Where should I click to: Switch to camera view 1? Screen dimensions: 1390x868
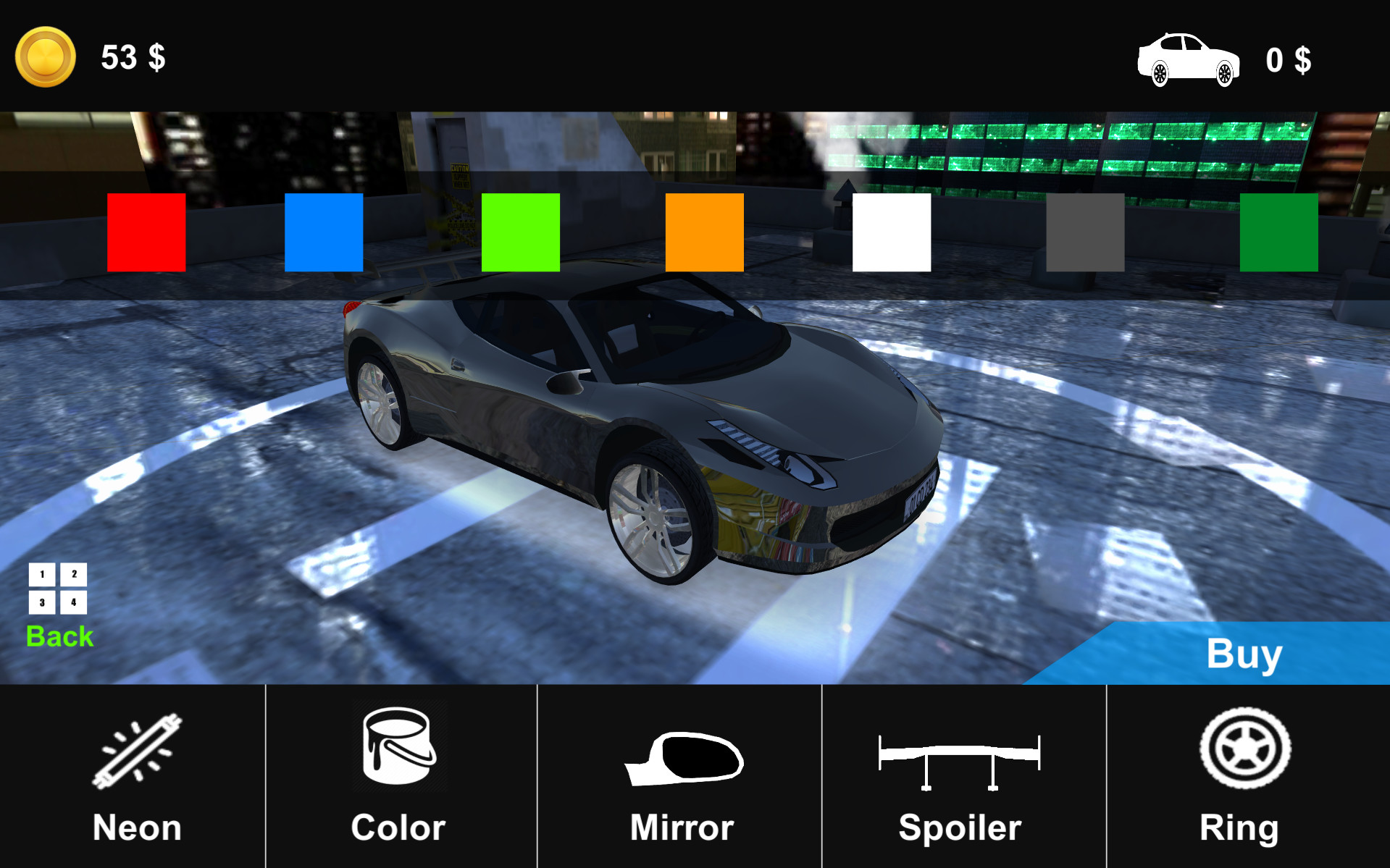41,576
